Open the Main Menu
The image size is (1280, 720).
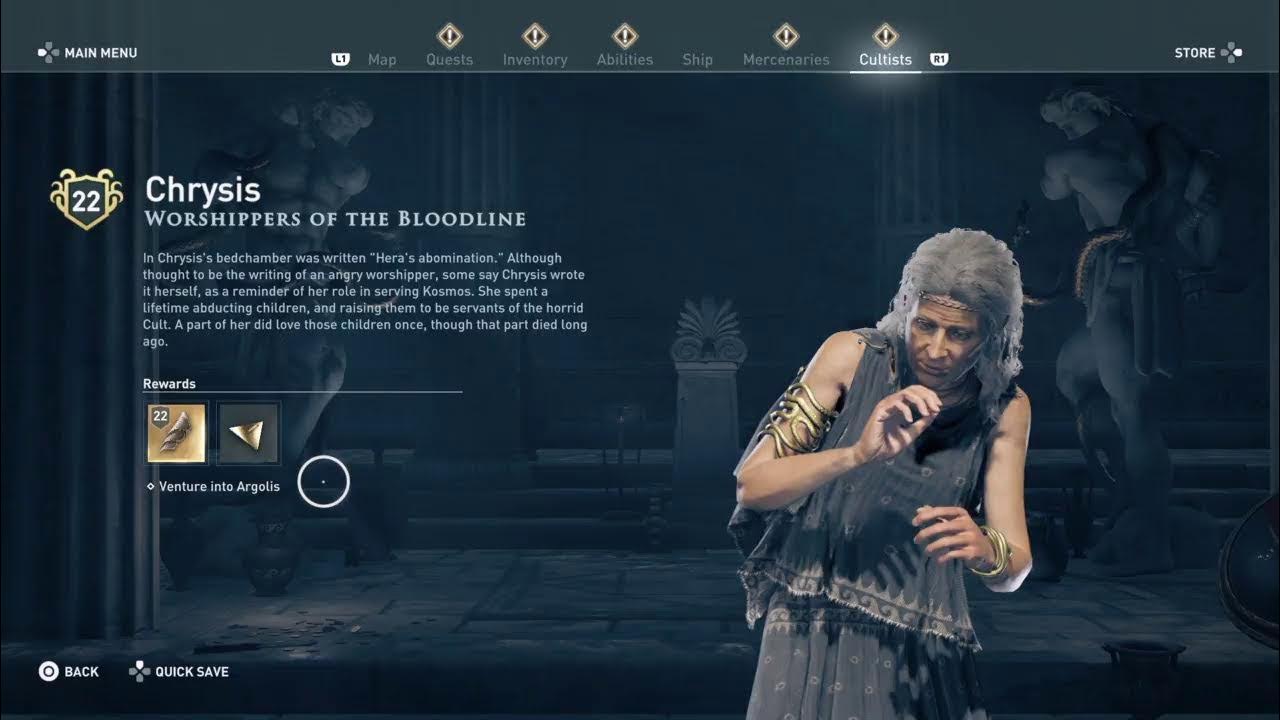[x=88, y=53]
